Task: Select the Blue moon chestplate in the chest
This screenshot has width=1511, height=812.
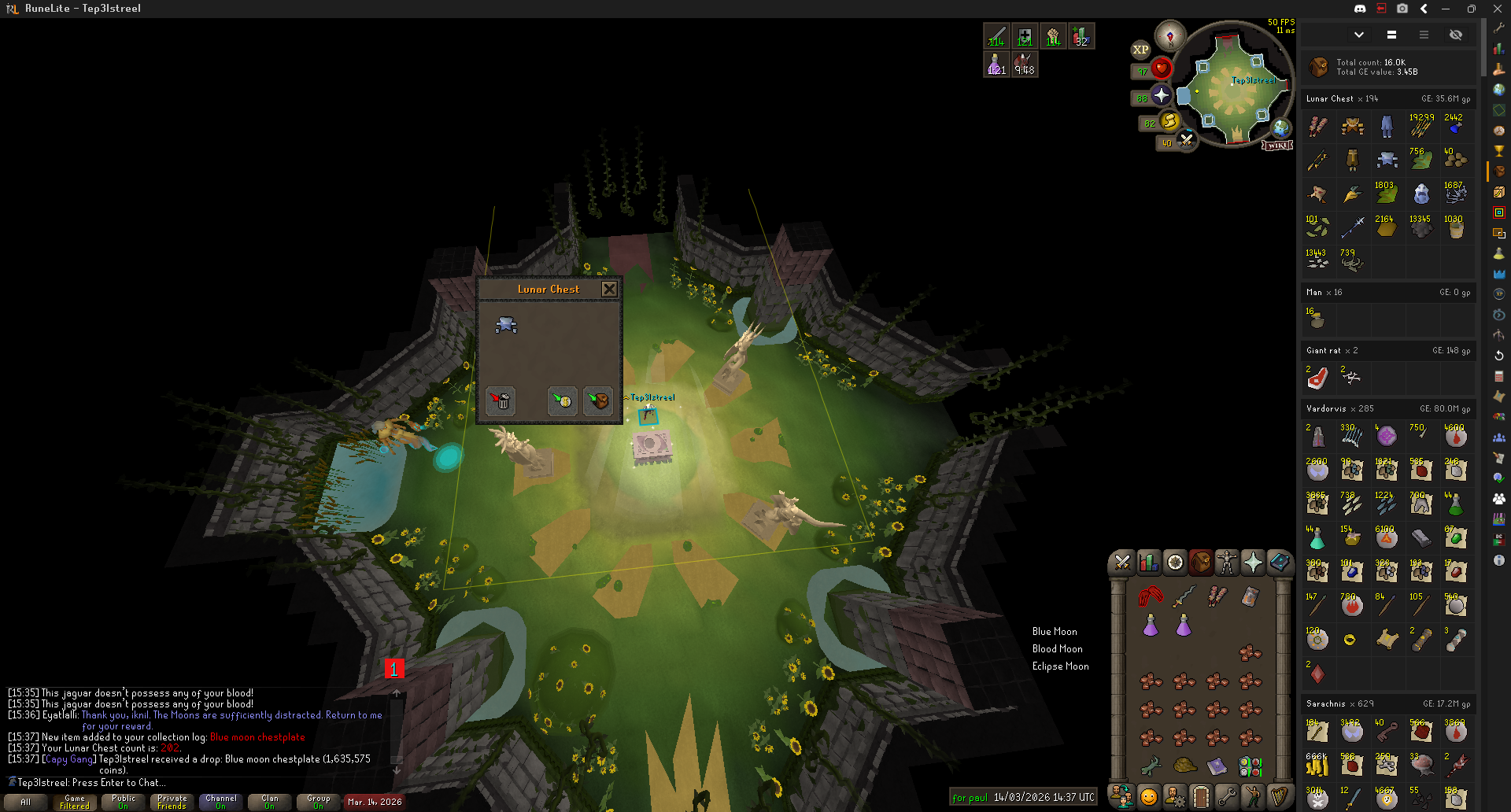Action: pyautogui.click(x=506, y=324)
